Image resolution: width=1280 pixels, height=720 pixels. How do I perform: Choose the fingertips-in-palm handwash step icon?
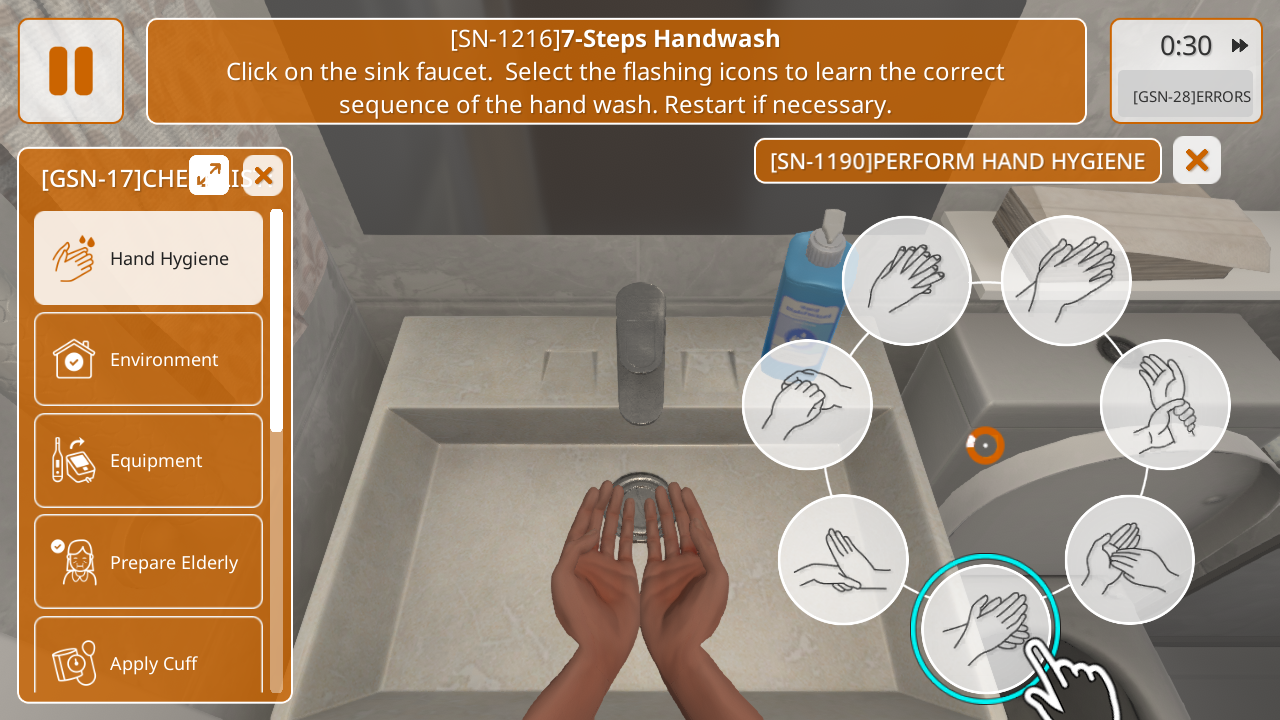pos(1129,559)
